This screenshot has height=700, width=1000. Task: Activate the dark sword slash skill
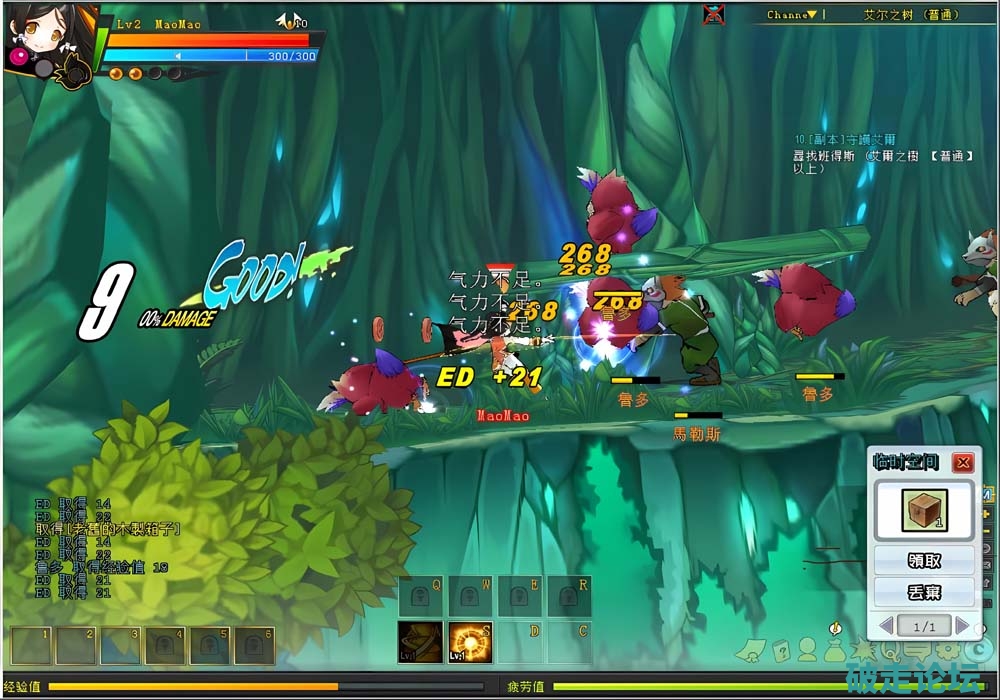coord(420,642)
